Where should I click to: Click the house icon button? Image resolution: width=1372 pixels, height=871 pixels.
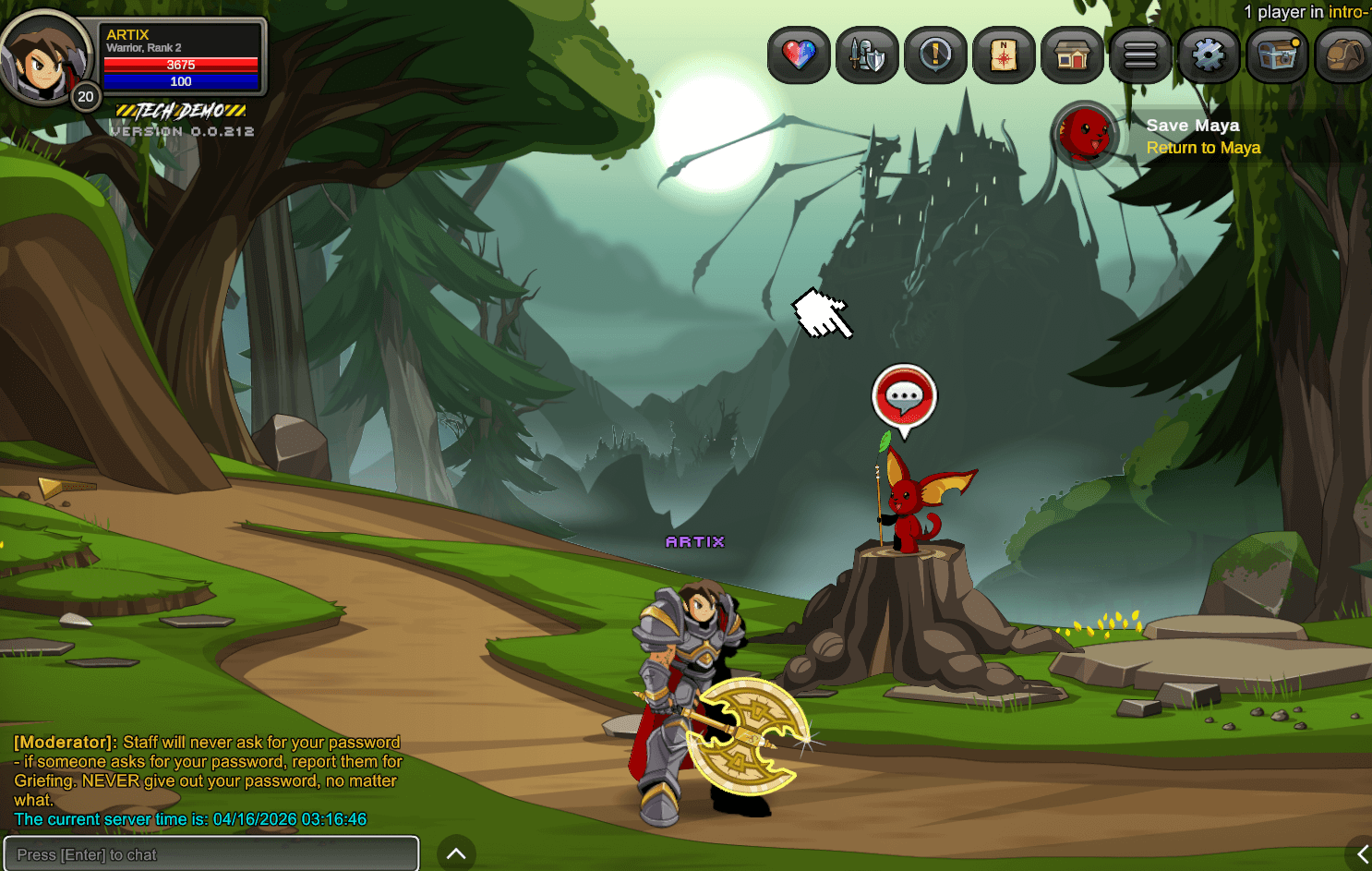click(x=1072, y=55)
